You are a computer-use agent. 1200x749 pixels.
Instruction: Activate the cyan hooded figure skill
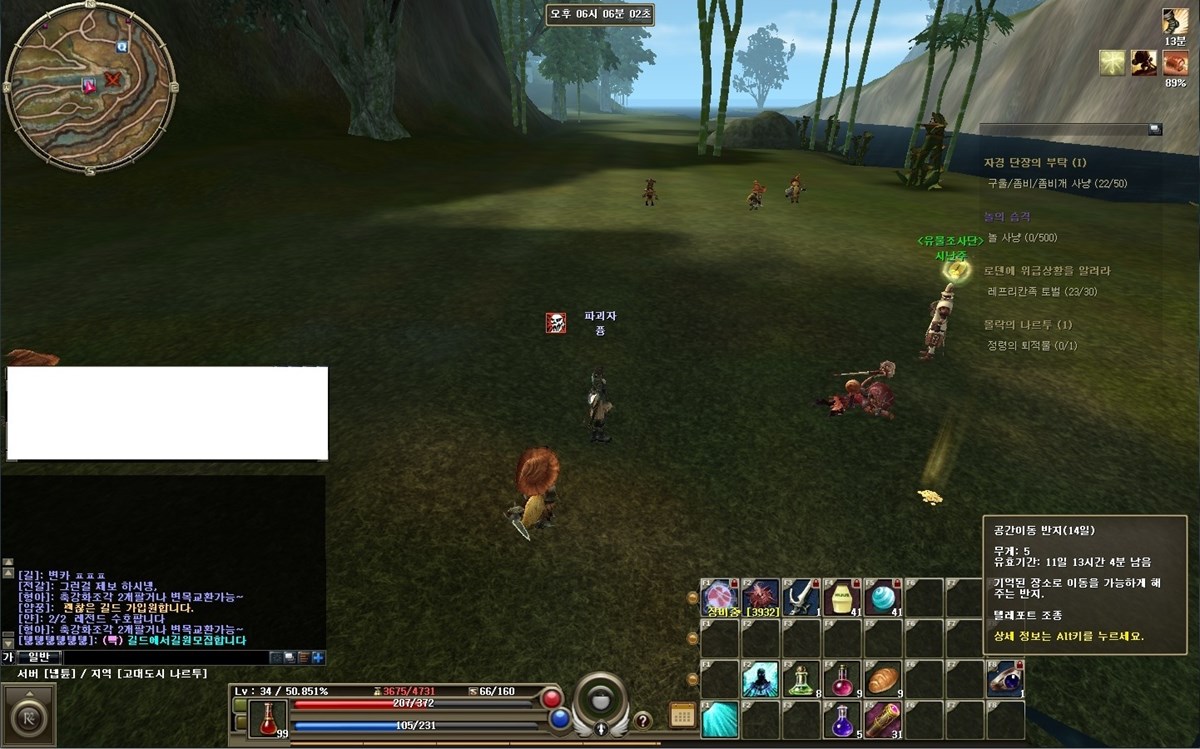coord(760,679)
